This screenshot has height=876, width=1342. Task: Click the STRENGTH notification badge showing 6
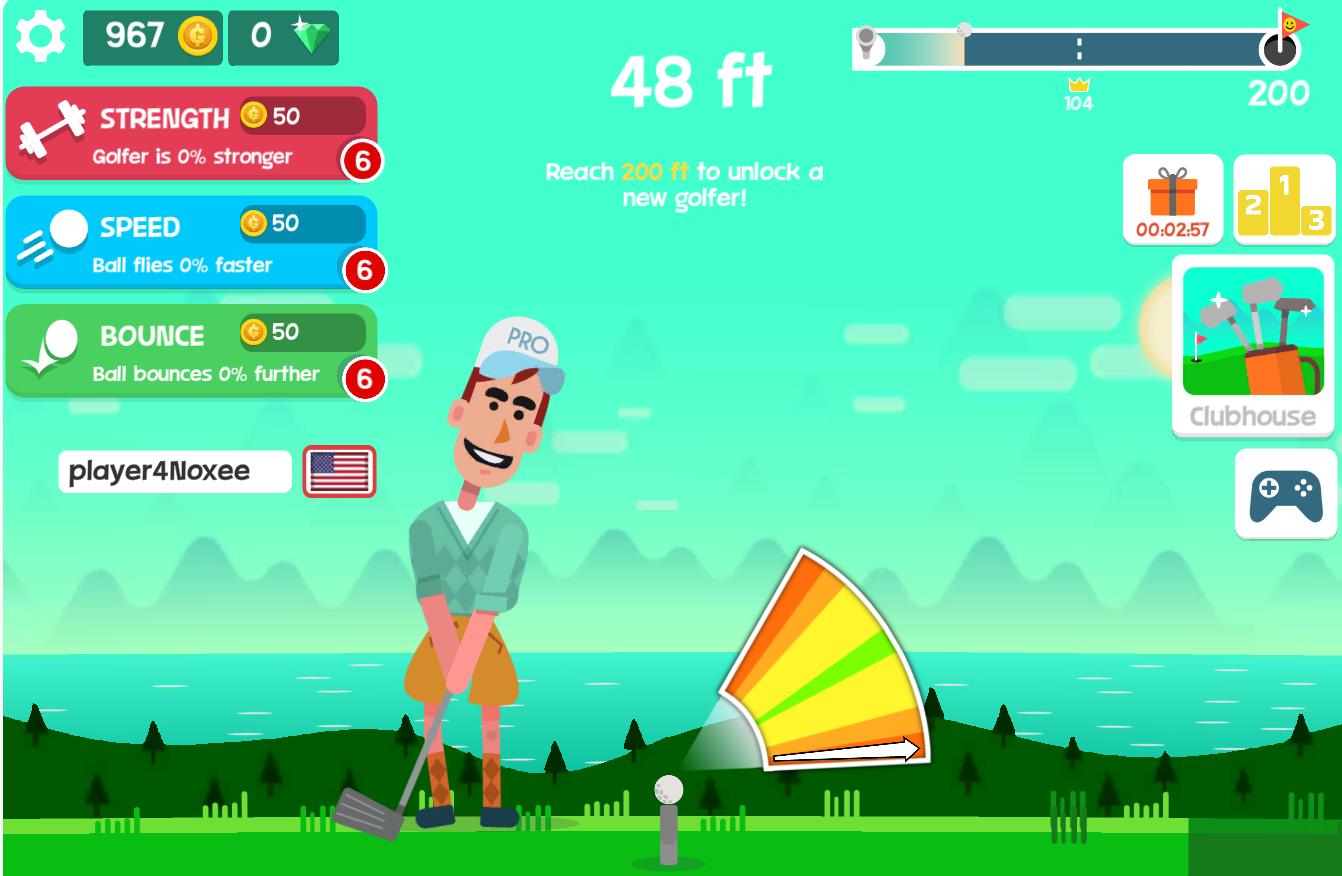tap(366, 160)
